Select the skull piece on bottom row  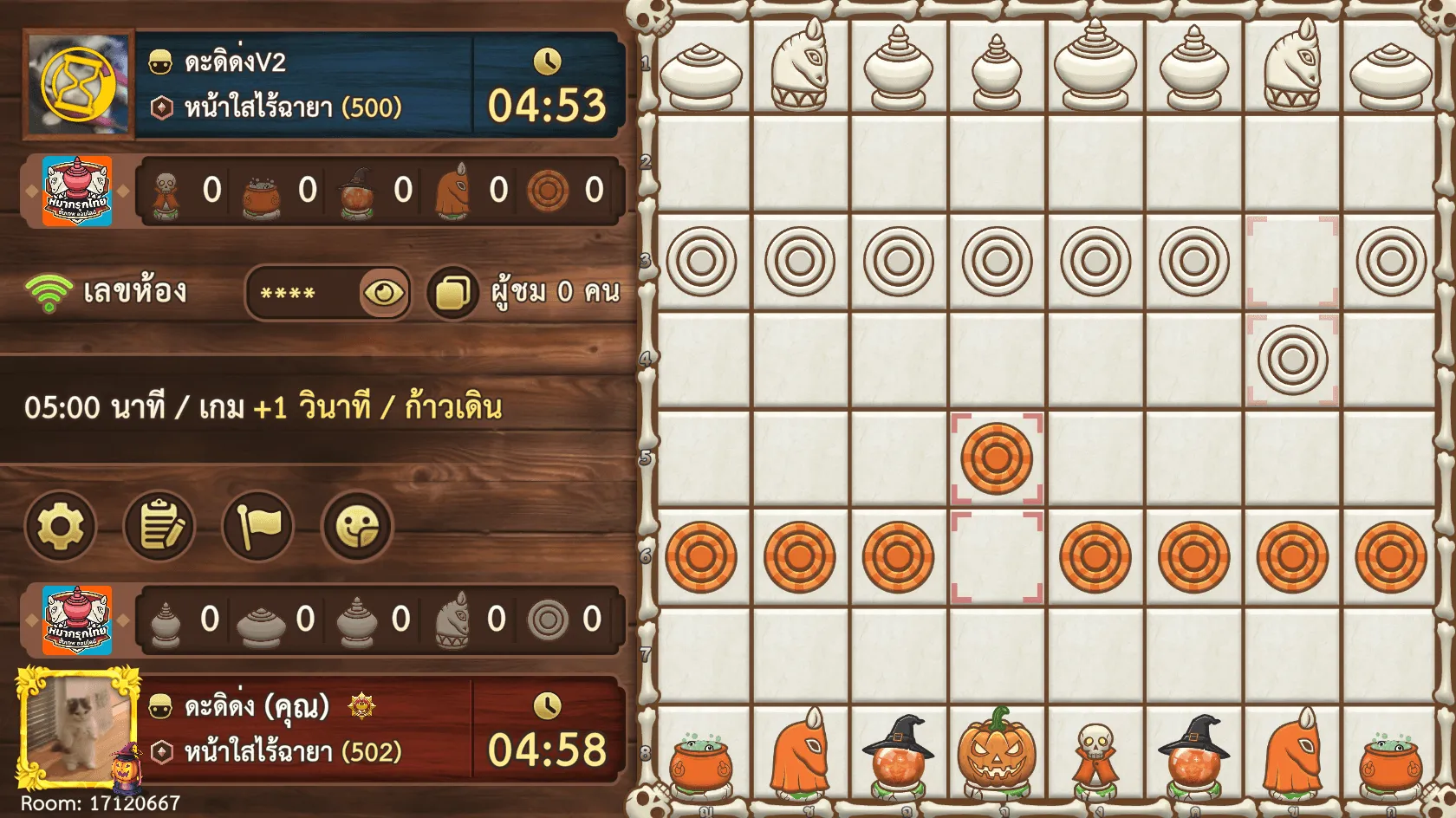click(1095, 754)
